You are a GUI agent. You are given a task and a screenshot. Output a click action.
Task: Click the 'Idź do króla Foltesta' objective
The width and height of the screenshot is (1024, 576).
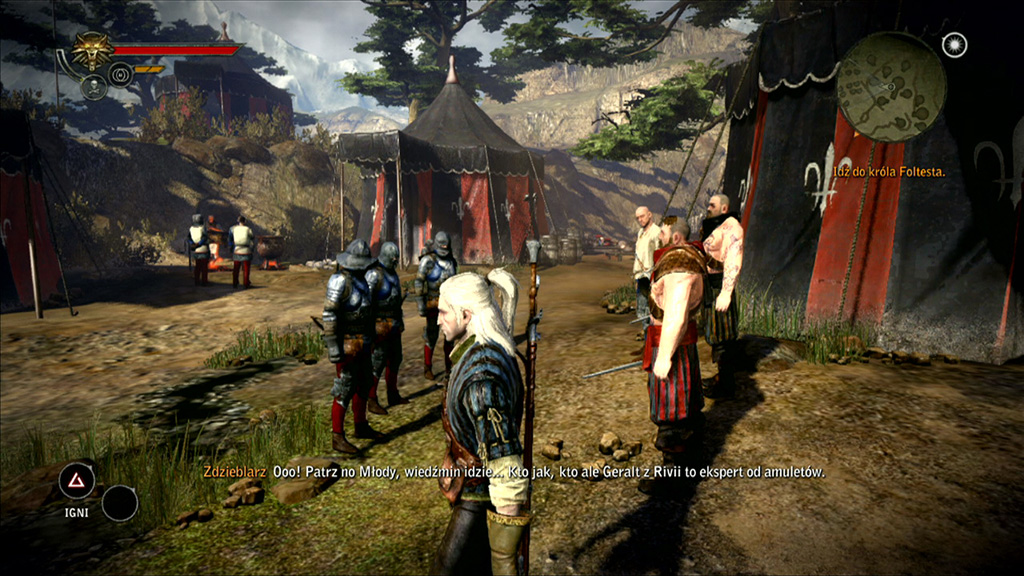coord(889,172)
